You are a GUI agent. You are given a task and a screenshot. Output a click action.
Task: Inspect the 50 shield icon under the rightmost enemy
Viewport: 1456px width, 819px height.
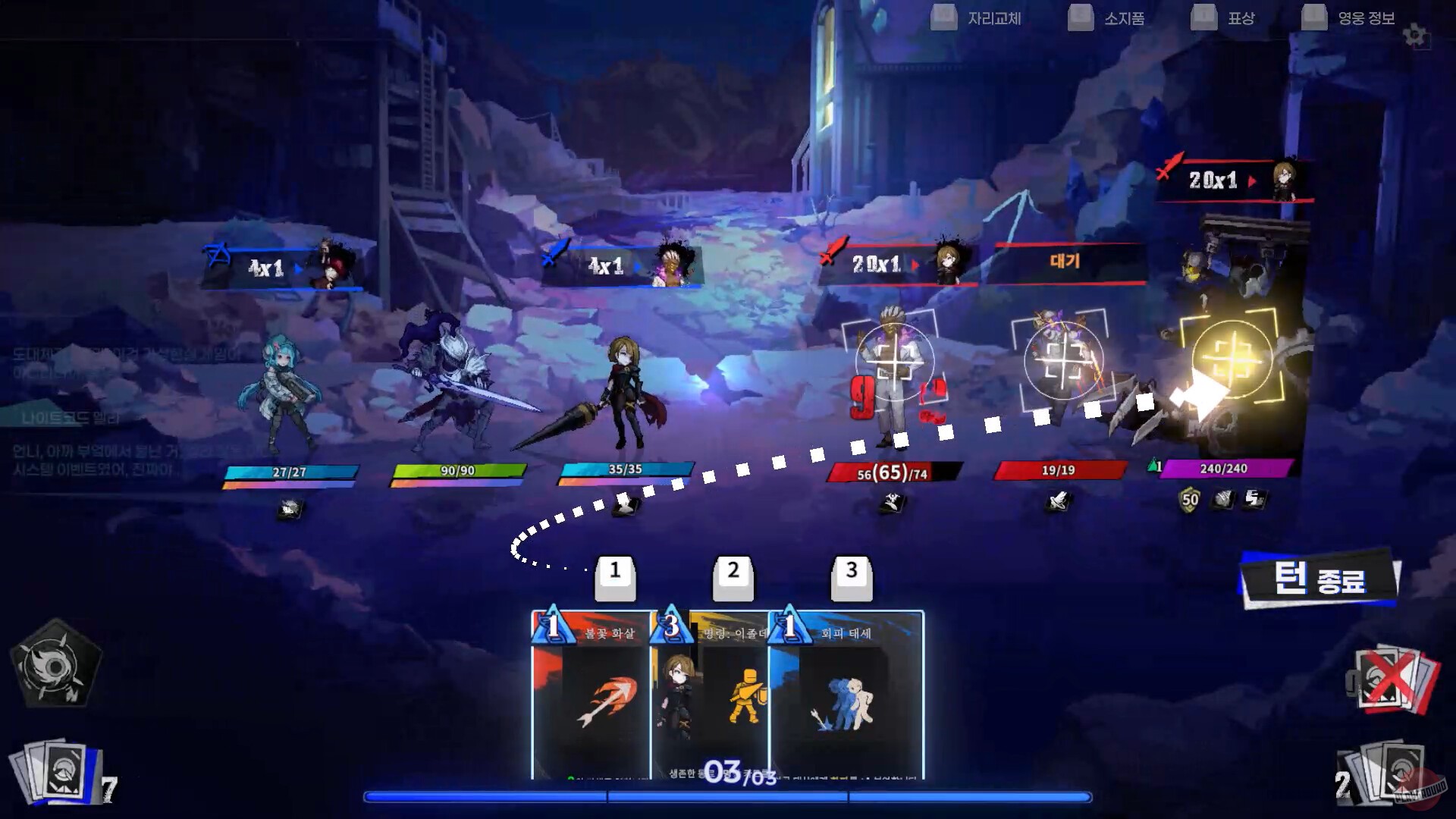point(1189,500)
